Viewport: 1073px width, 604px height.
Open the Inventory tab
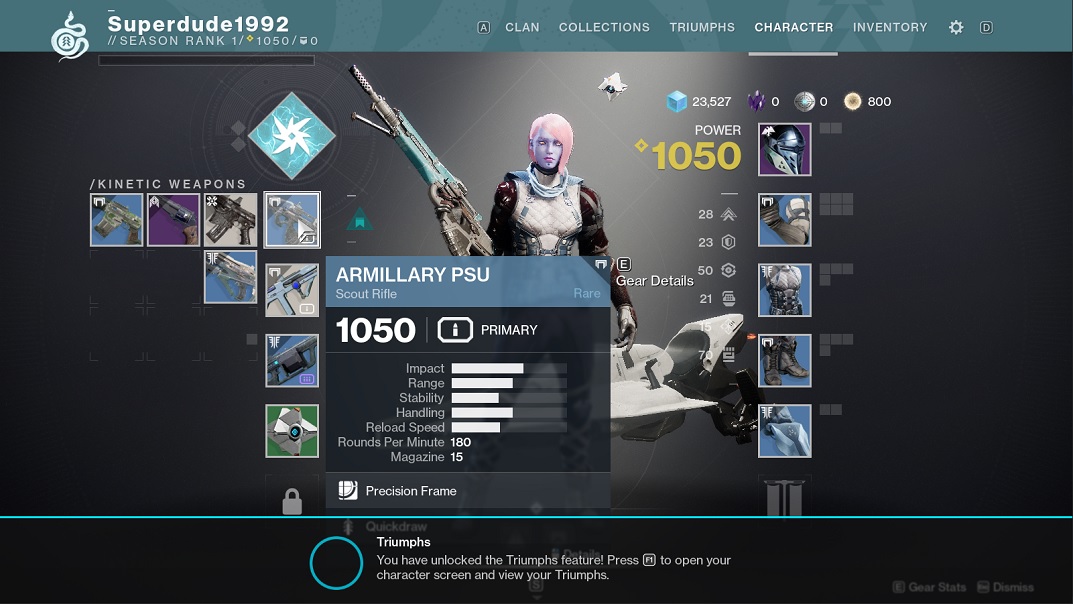click(890, 27)
